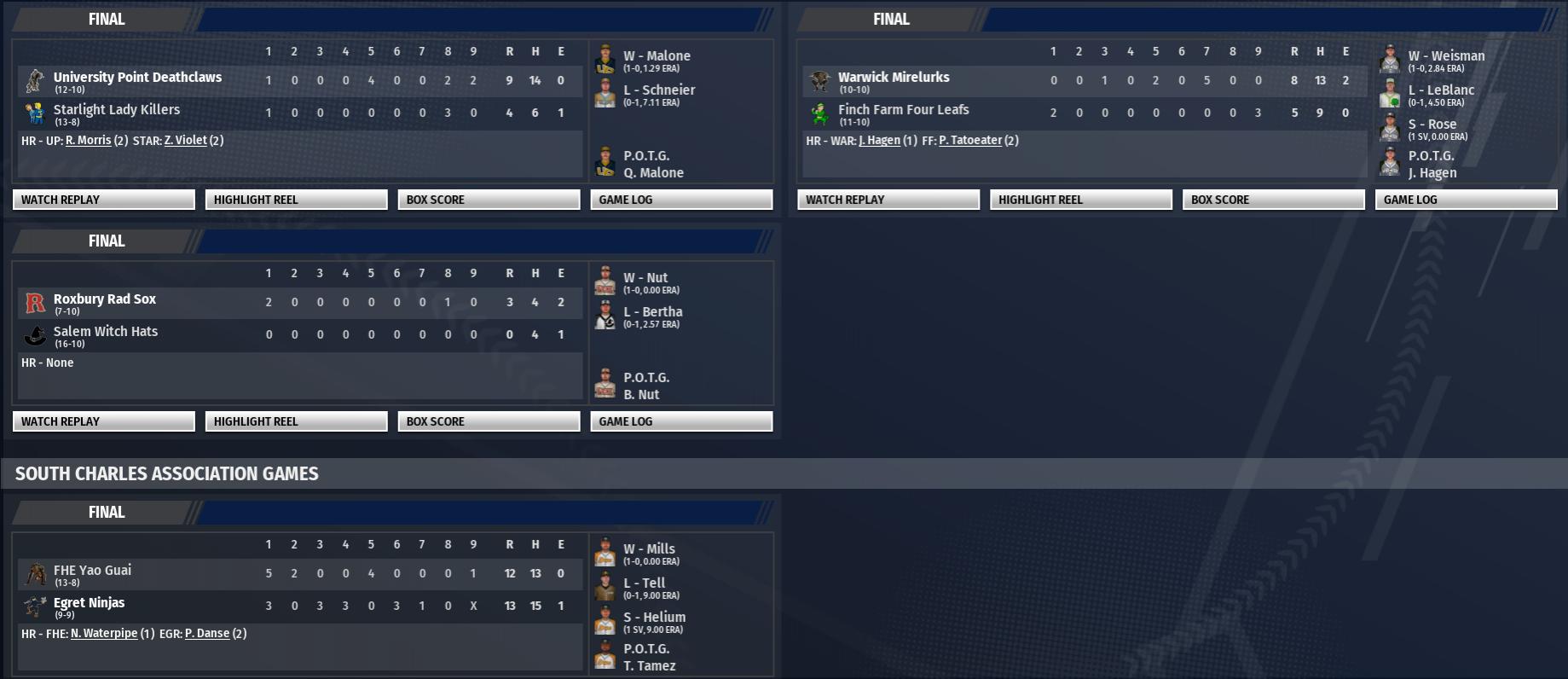
Task: Click the J. Hagen home run link
Action: coord(879,141)
